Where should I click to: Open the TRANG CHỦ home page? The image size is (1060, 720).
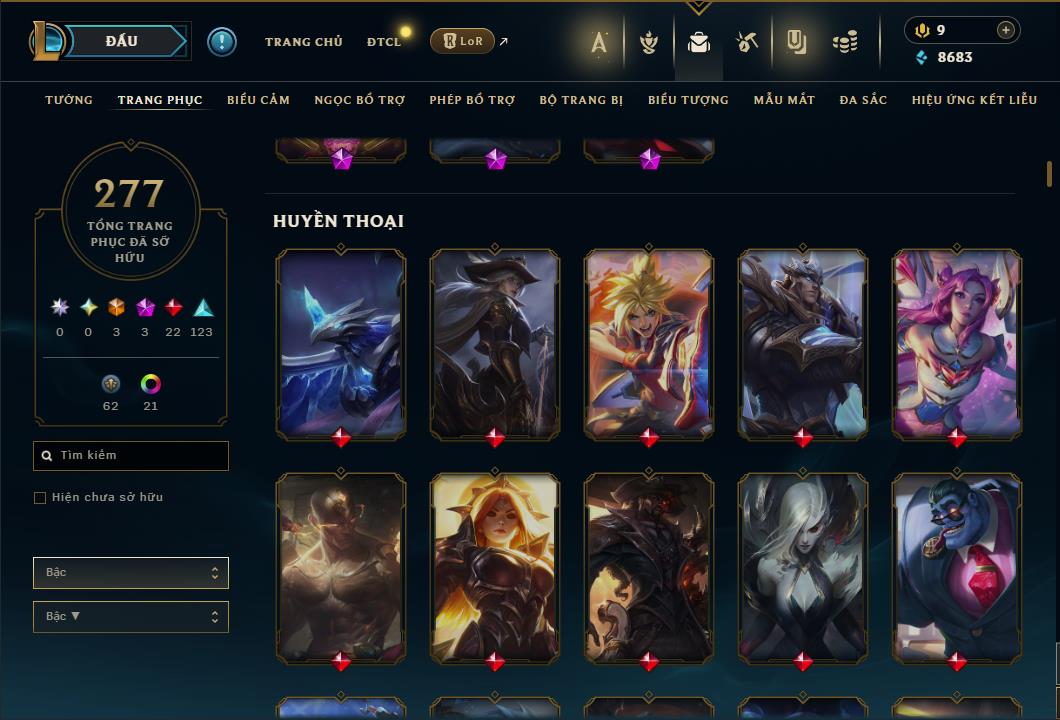click(x=303, y=42)
